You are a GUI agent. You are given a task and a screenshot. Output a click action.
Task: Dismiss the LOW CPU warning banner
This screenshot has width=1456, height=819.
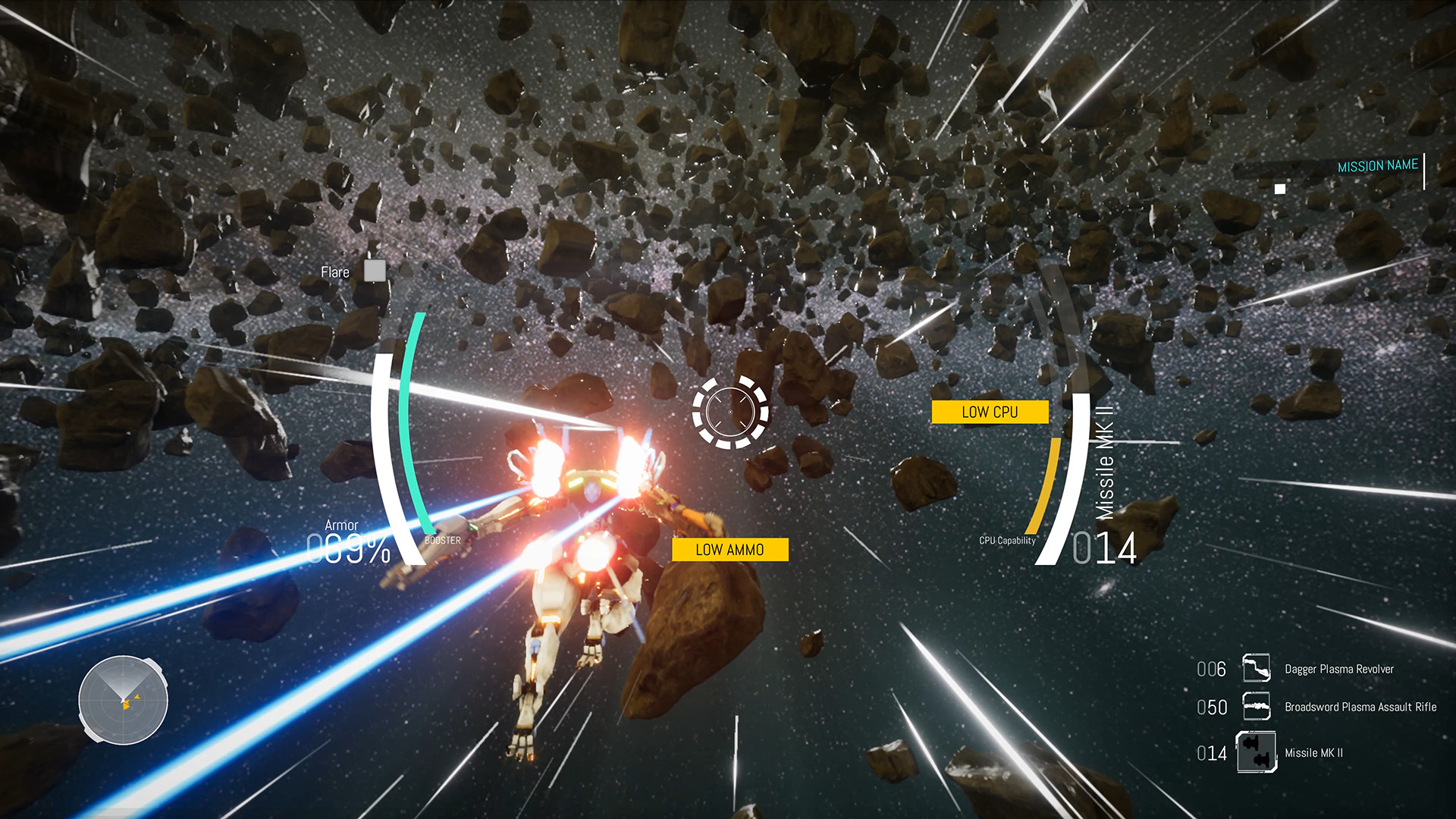[x=990, y=412]
